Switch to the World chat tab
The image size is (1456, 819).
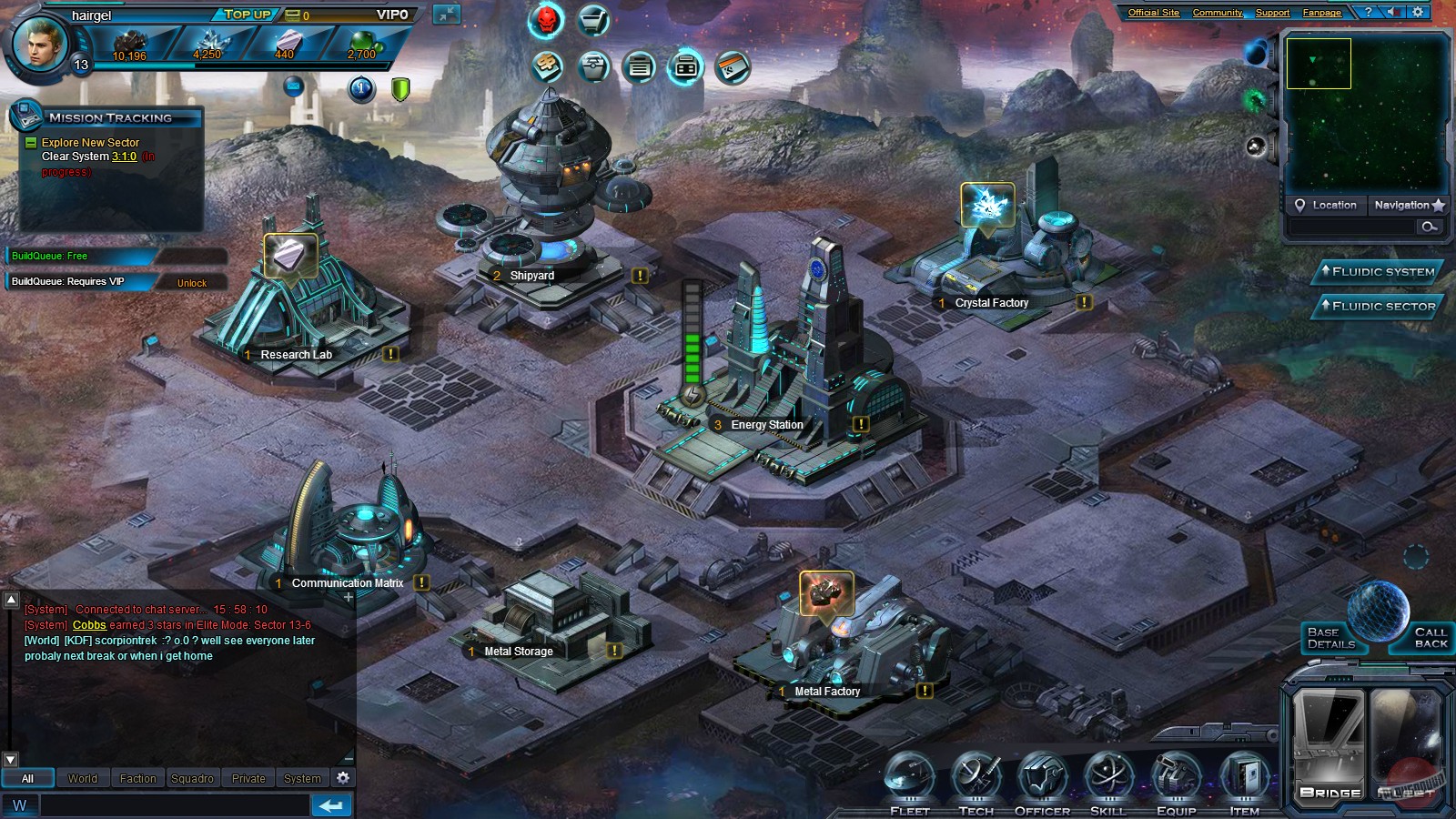point(83,778)
